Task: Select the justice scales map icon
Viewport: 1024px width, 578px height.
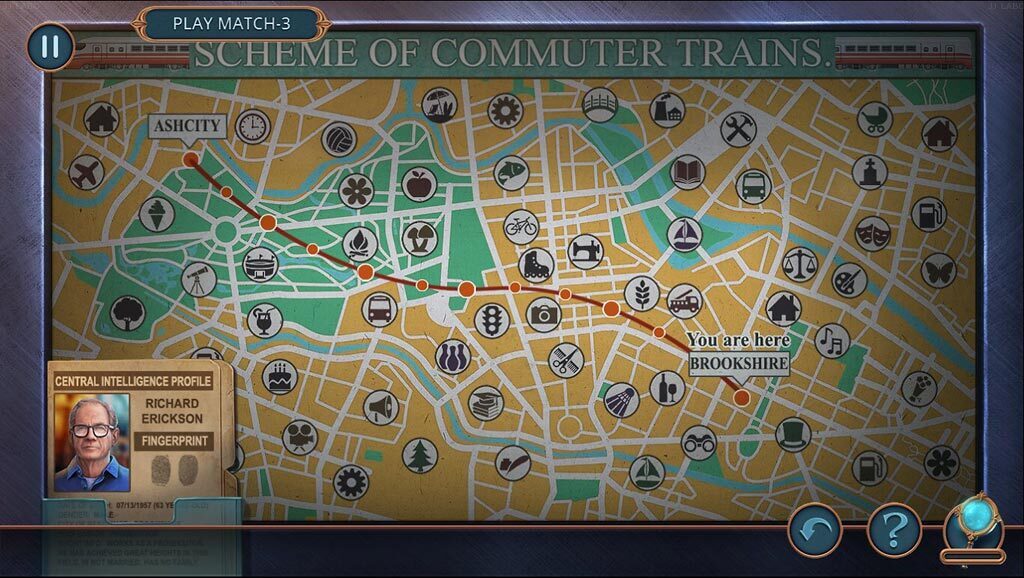Action: (800, 264)
